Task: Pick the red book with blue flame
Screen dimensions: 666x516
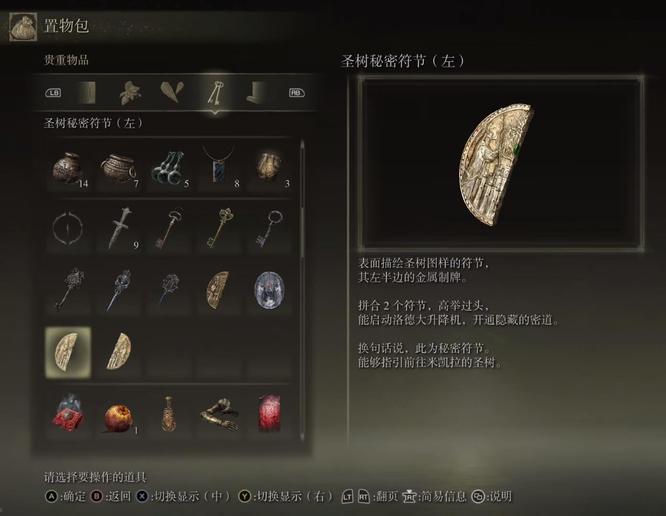Action: (67, 413)
